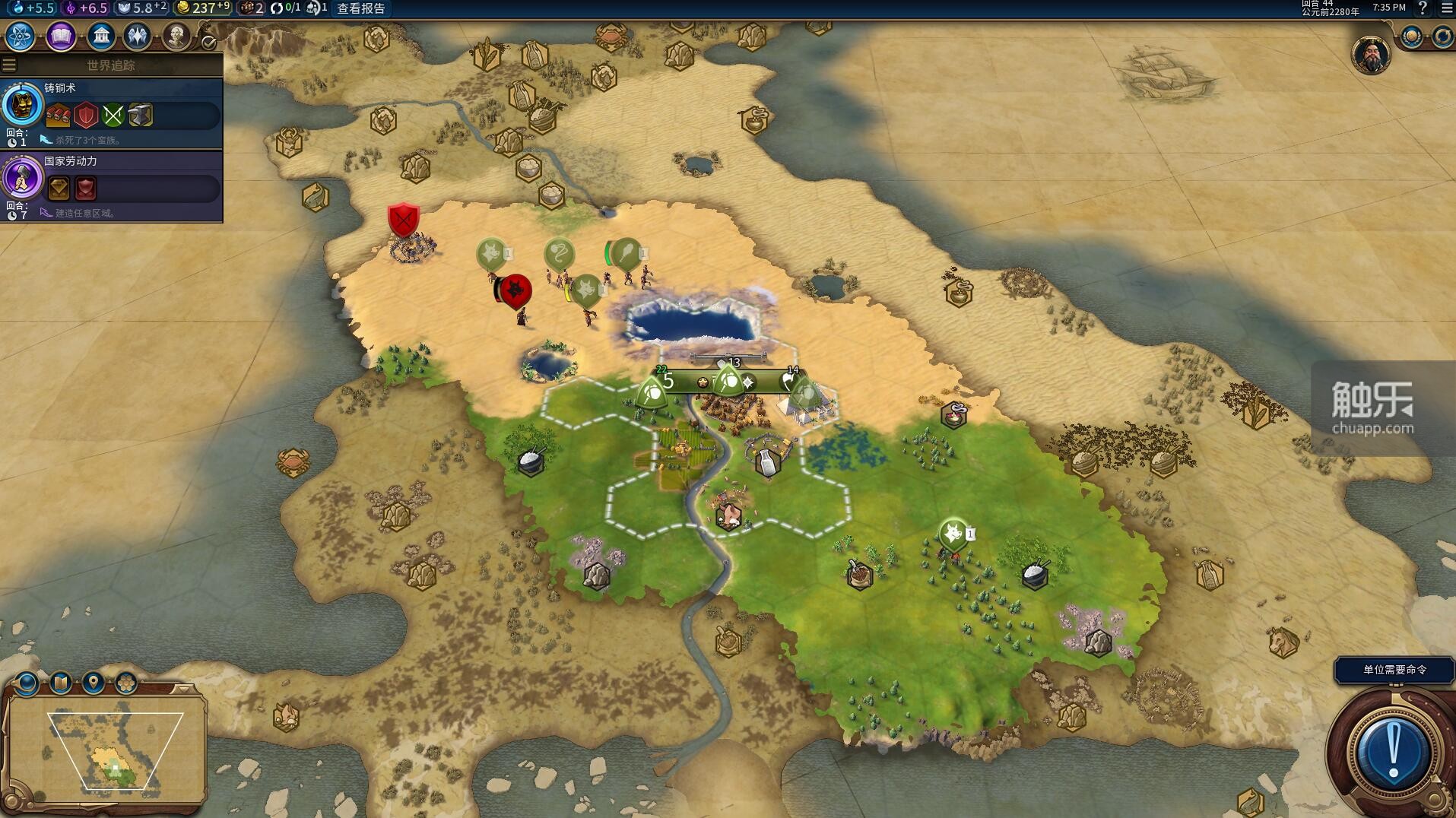Screen dimensions: 1456x818
Task: Click the exclamation mark action button
Action: [x=1392, y=750]
